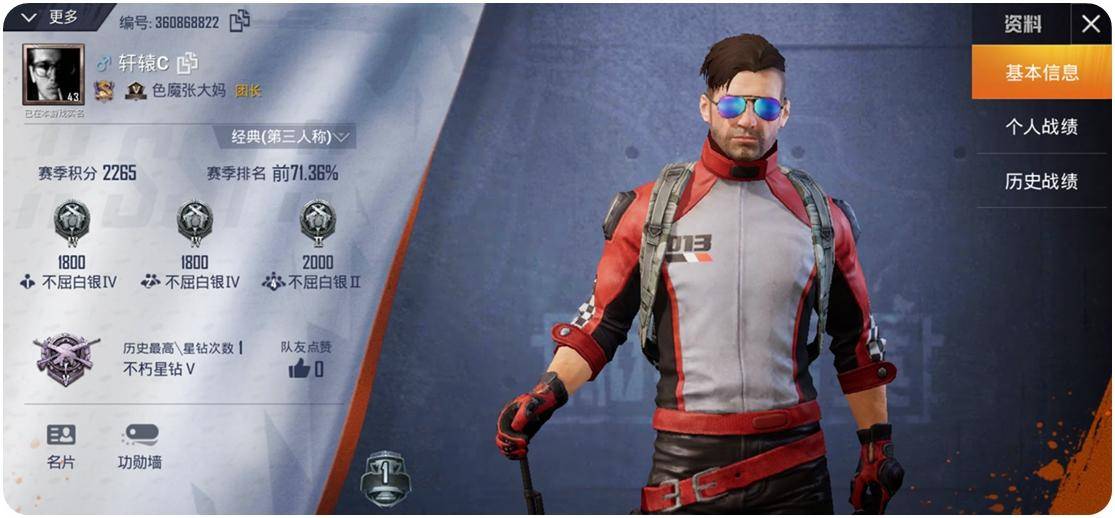The height and width of the screenshot is (518, 1115).
Task: Open the 功勋墙 merit wall
Action: point(140,446)
